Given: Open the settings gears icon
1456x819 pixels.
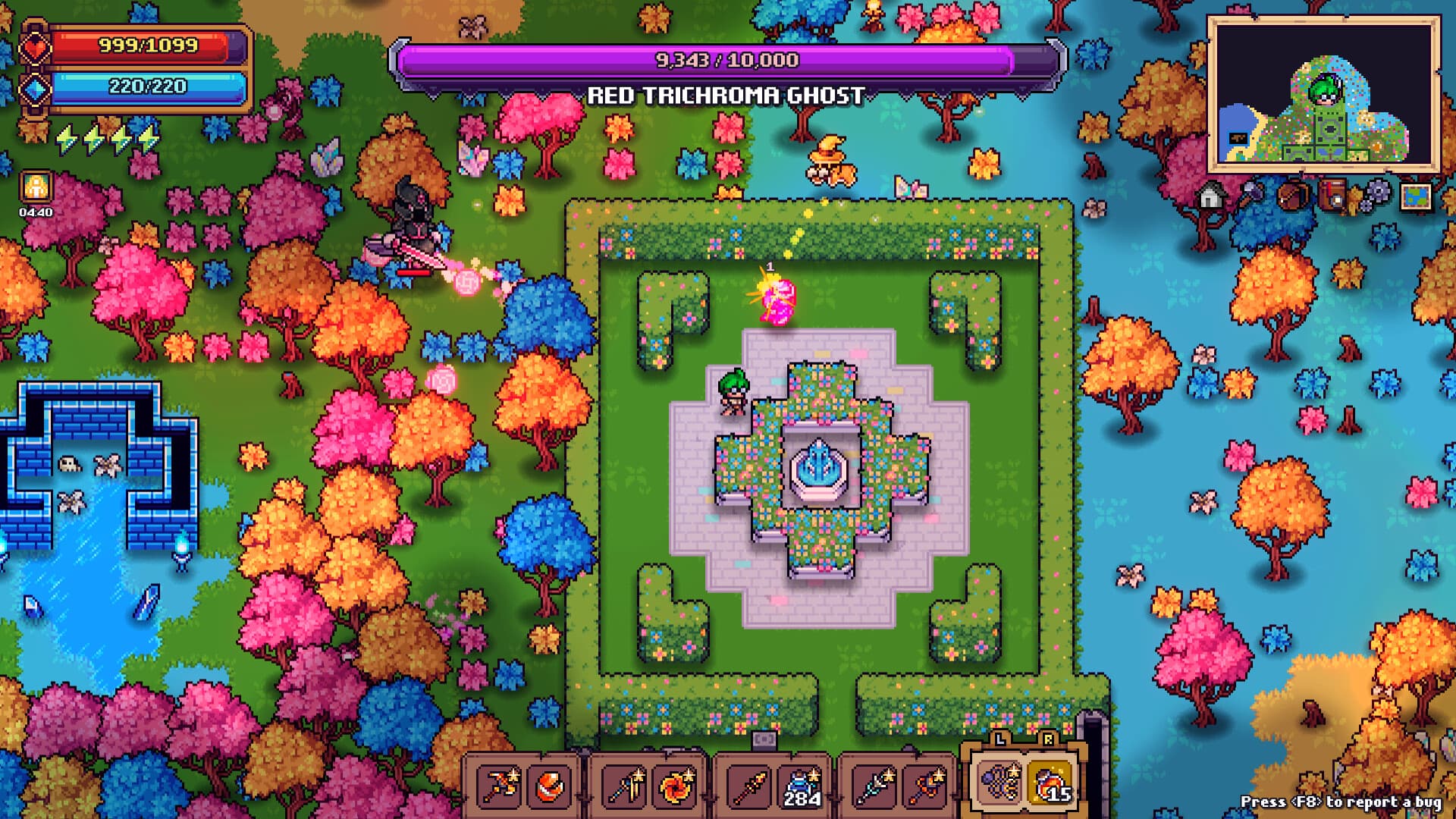Looking at the screenshot, I should (1378, 193).
